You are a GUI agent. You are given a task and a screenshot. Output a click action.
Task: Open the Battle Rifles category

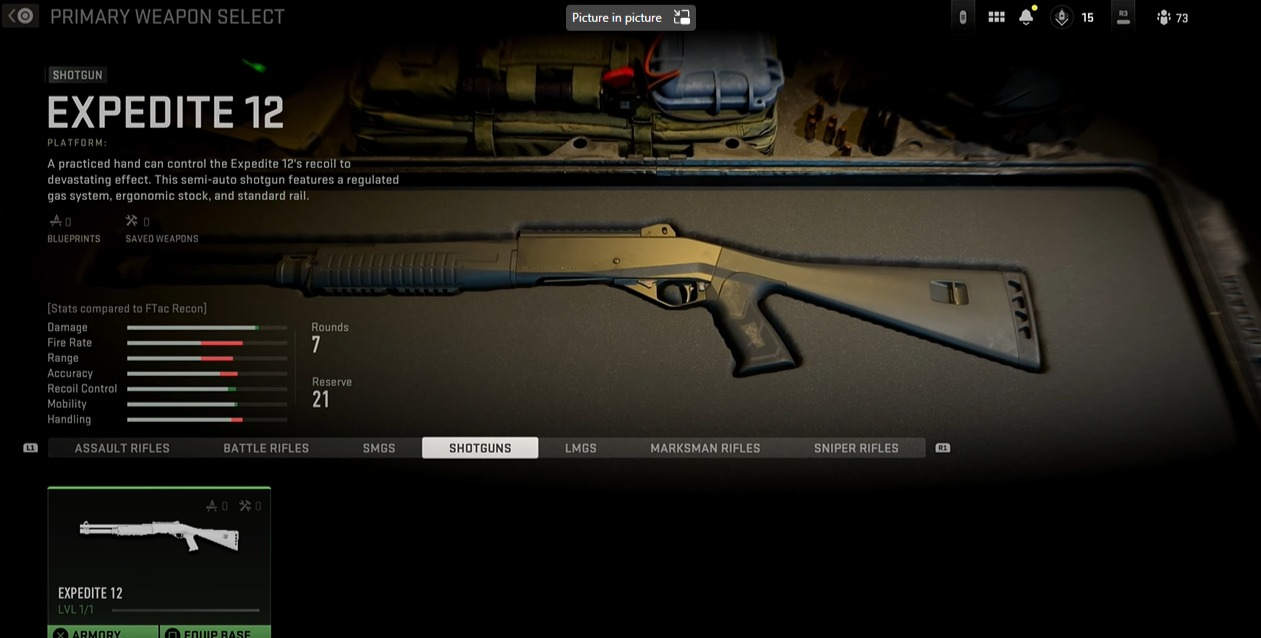(266, 448)
